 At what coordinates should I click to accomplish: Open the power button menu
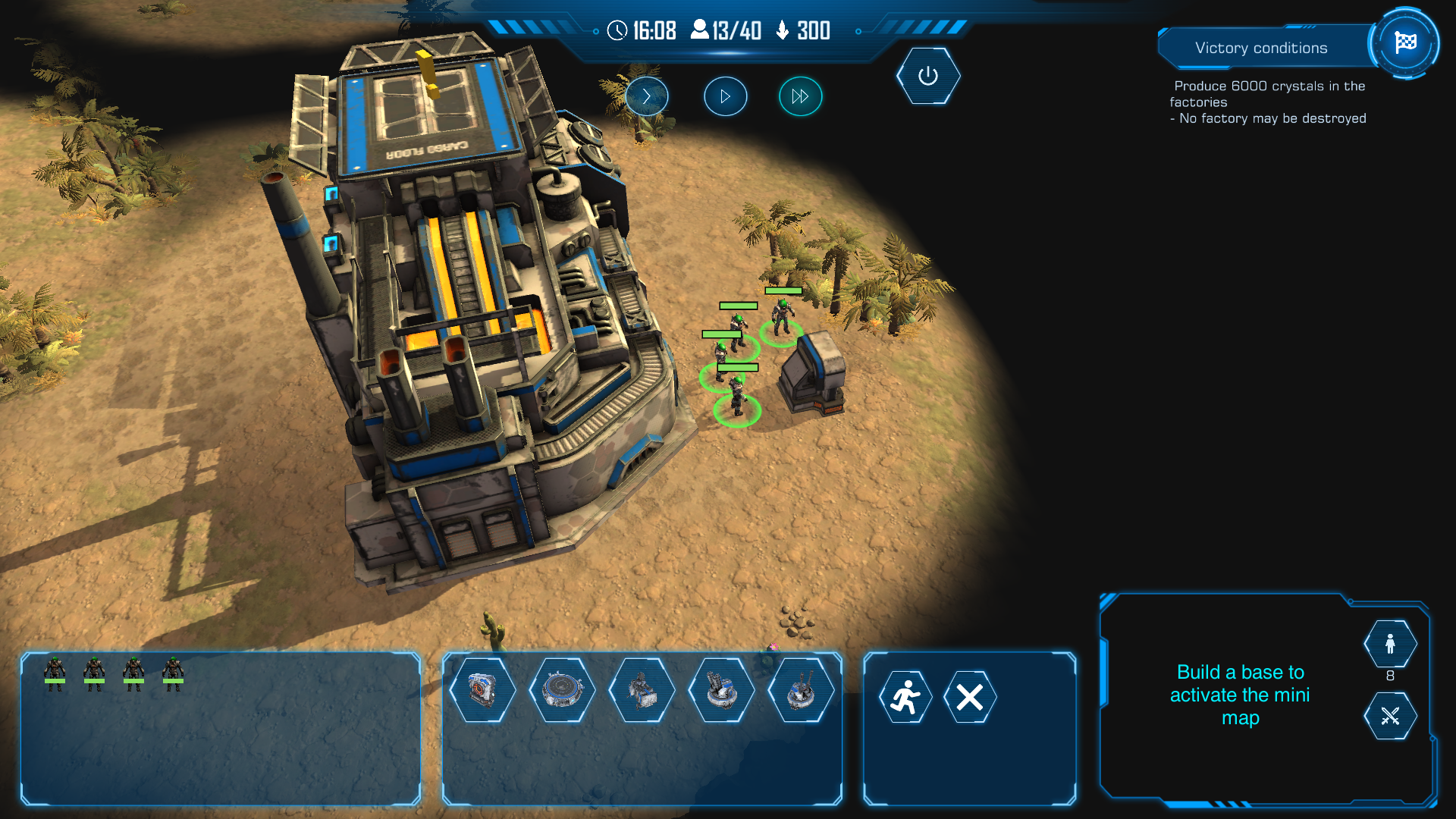tap(927, 76)
